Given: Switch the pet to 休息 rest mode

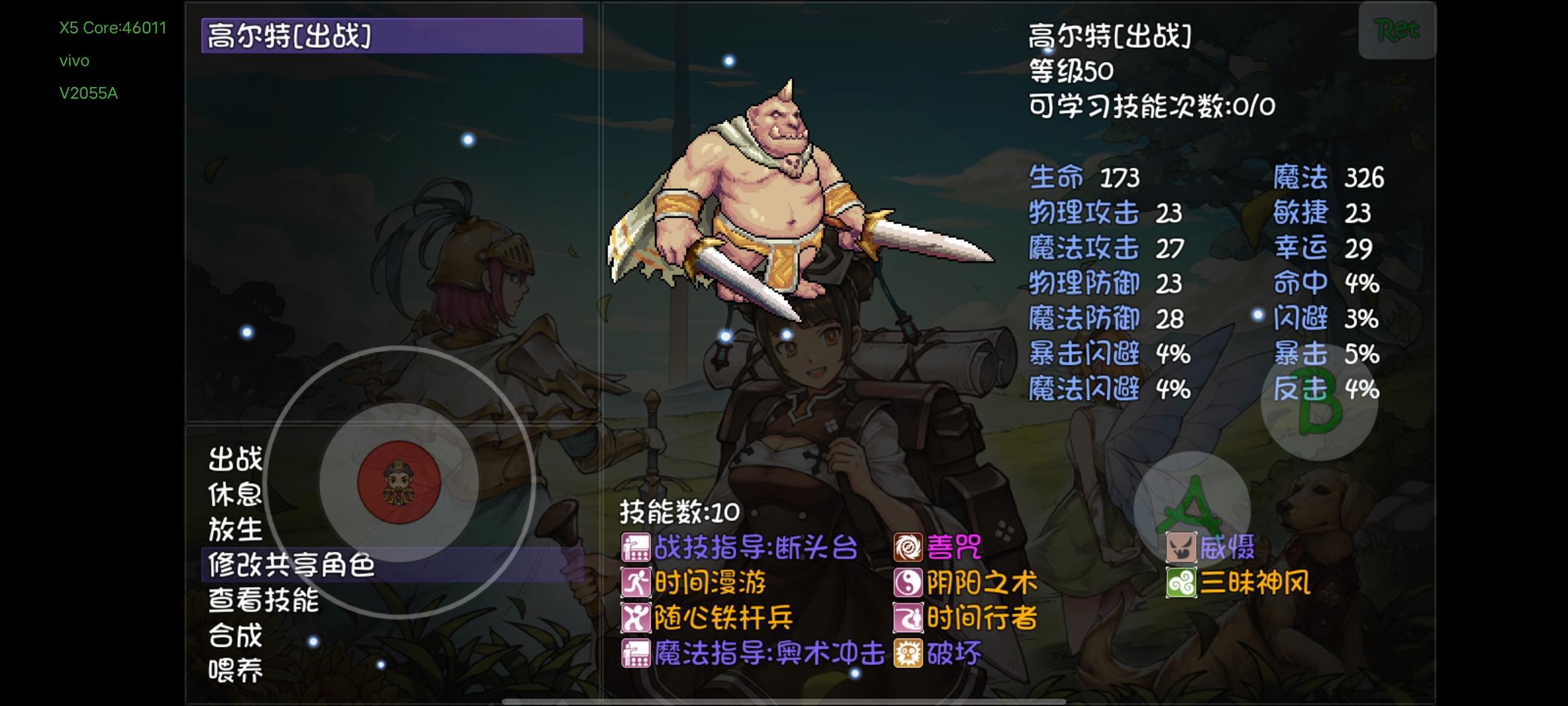Looking at the screenshot, I should pos(235,496).
